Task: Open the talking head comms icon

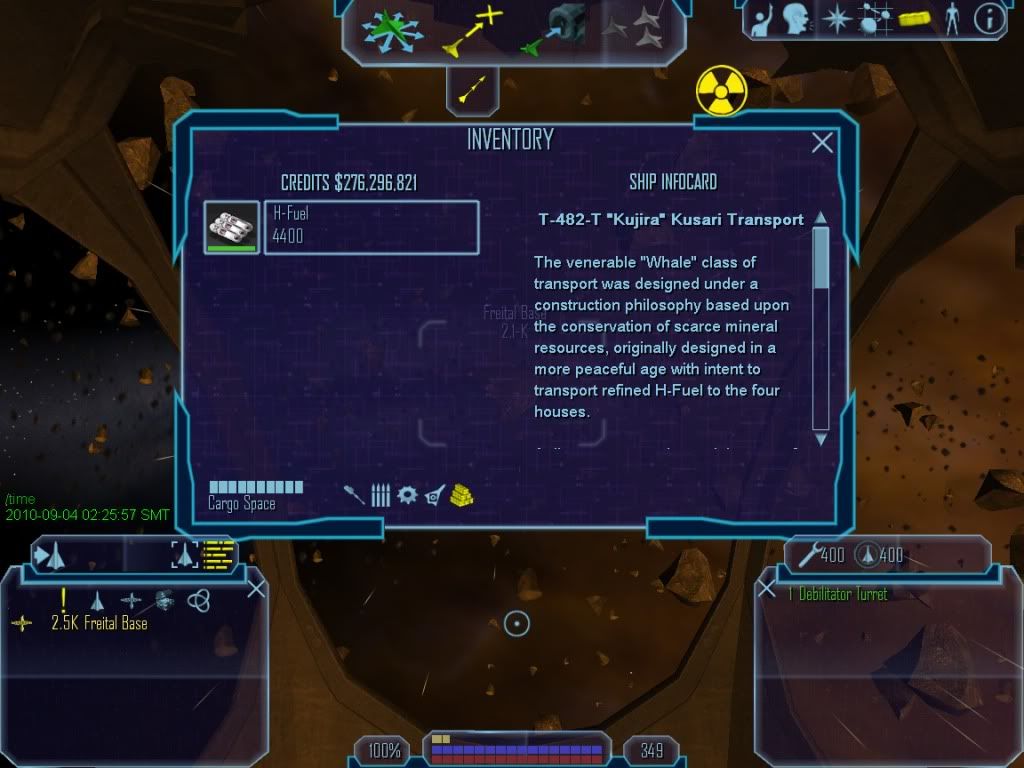Action: click(795, 19)
